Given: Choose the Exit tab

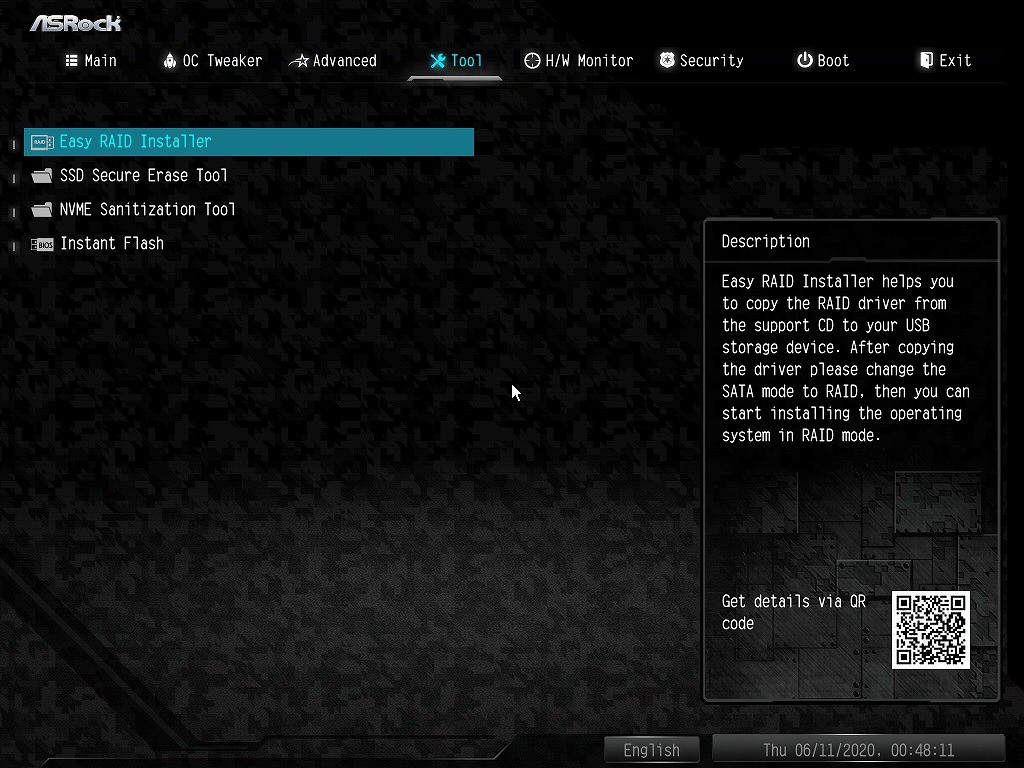Looking at the screenshot, I should 945,61.
